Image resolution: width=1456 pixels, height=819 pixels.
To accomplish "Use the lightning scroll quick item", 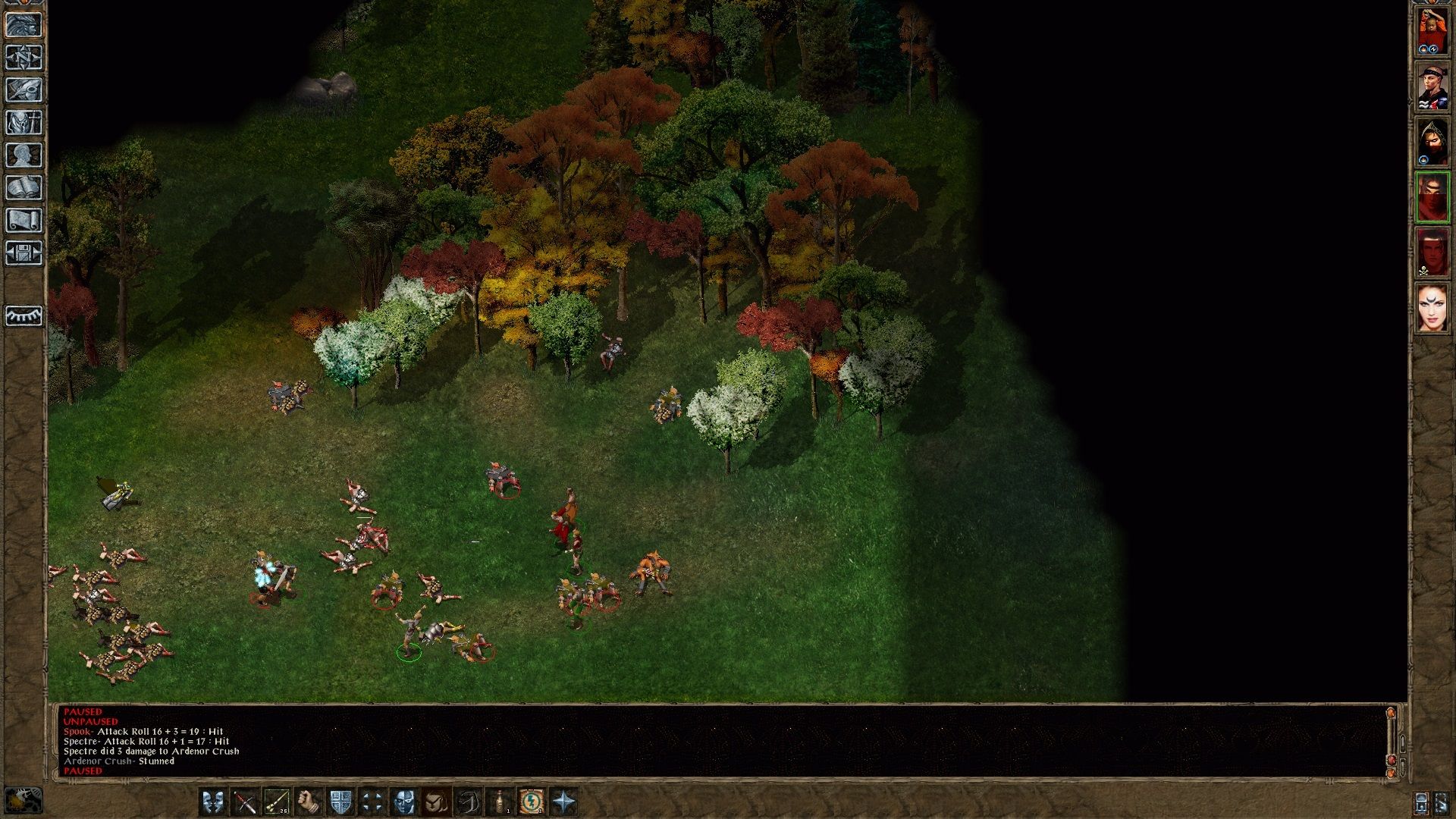I will (x=532, y=802).
